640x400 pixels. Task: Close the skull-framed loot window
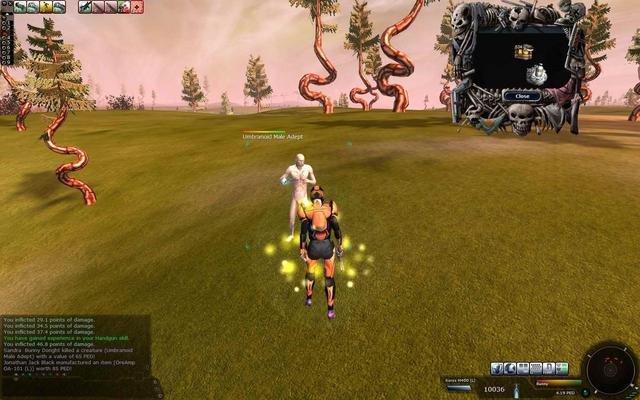pos(522,96)
